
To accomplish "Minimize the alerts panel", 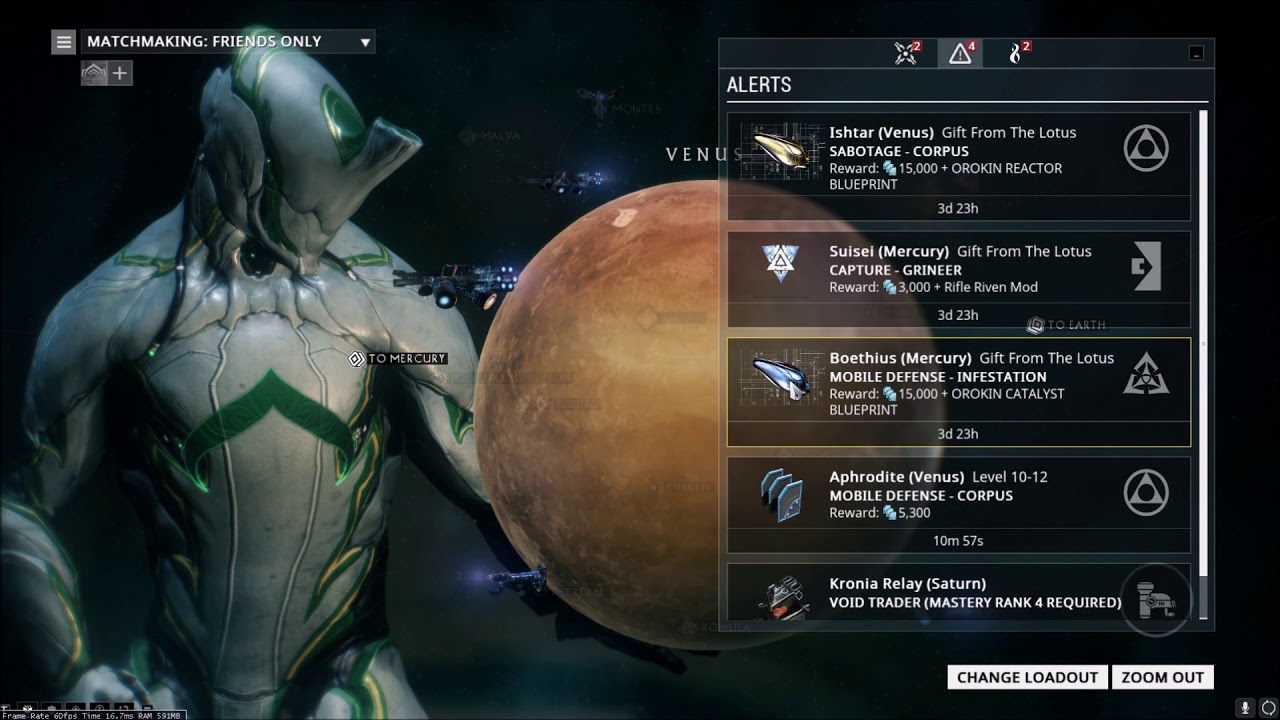I will coord(1196,54).
